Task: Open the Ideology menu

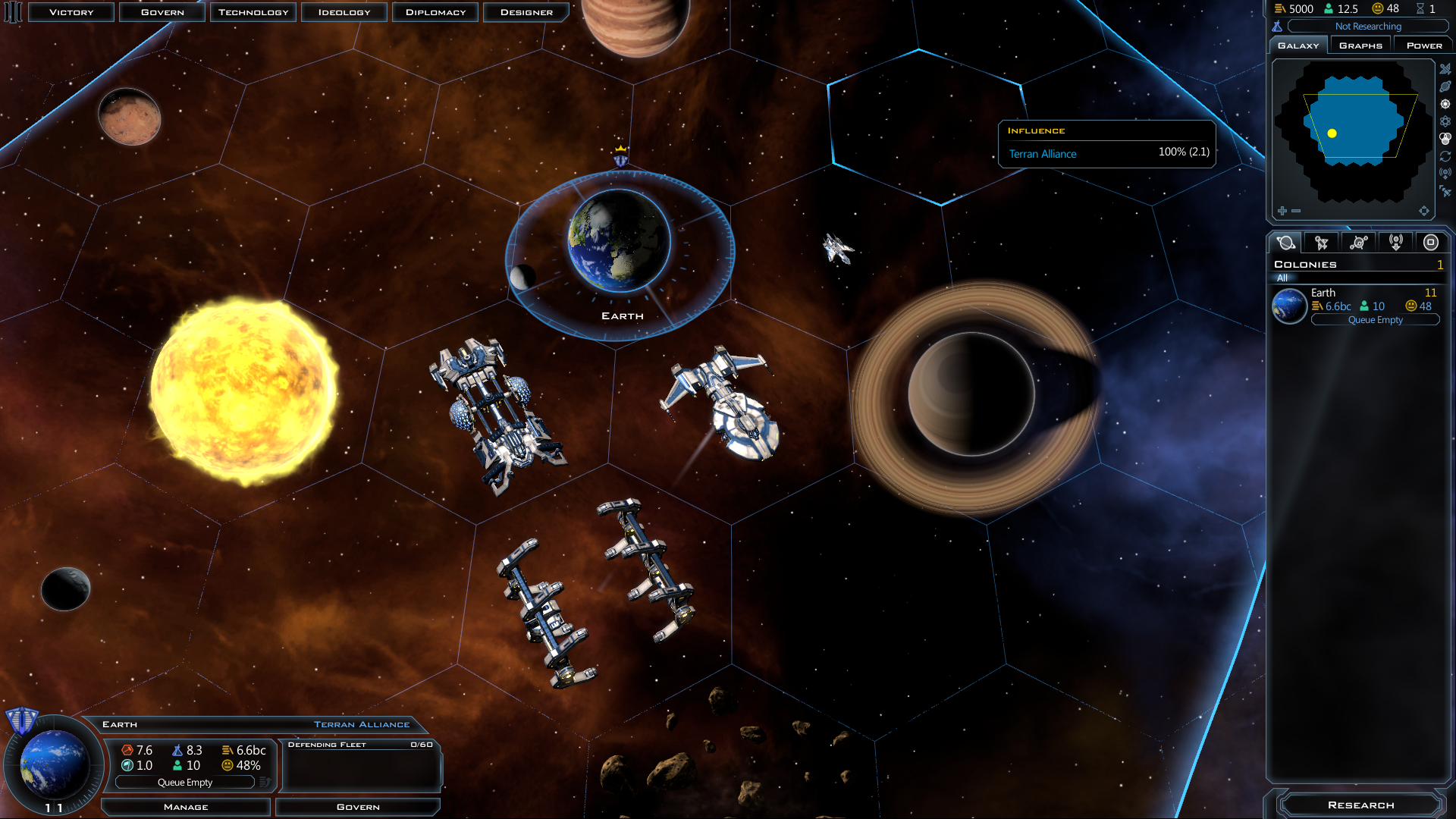Action: (x=344, y=12)
